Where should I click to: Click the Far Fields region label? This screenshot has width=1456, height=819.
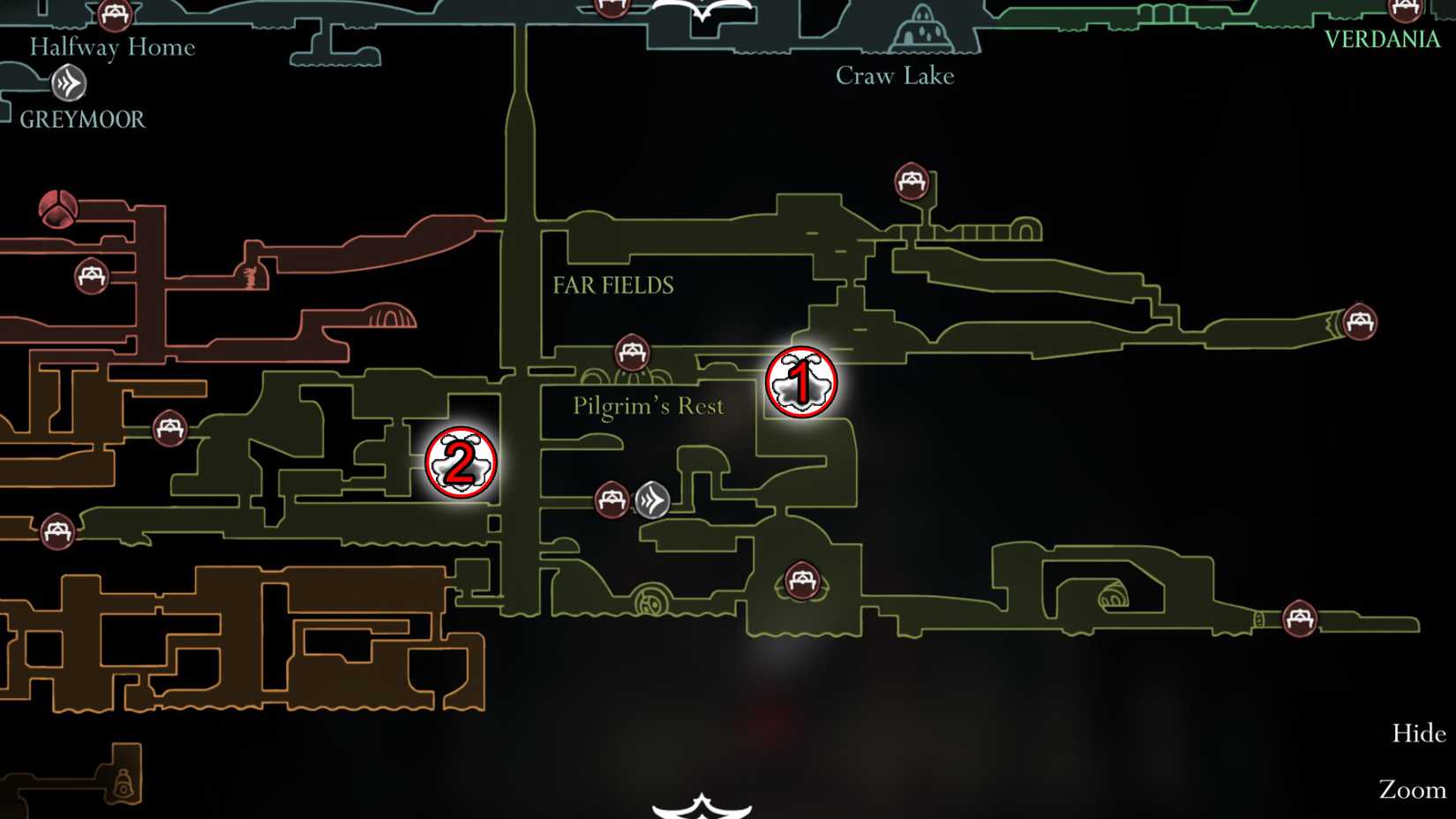[613, 285]
